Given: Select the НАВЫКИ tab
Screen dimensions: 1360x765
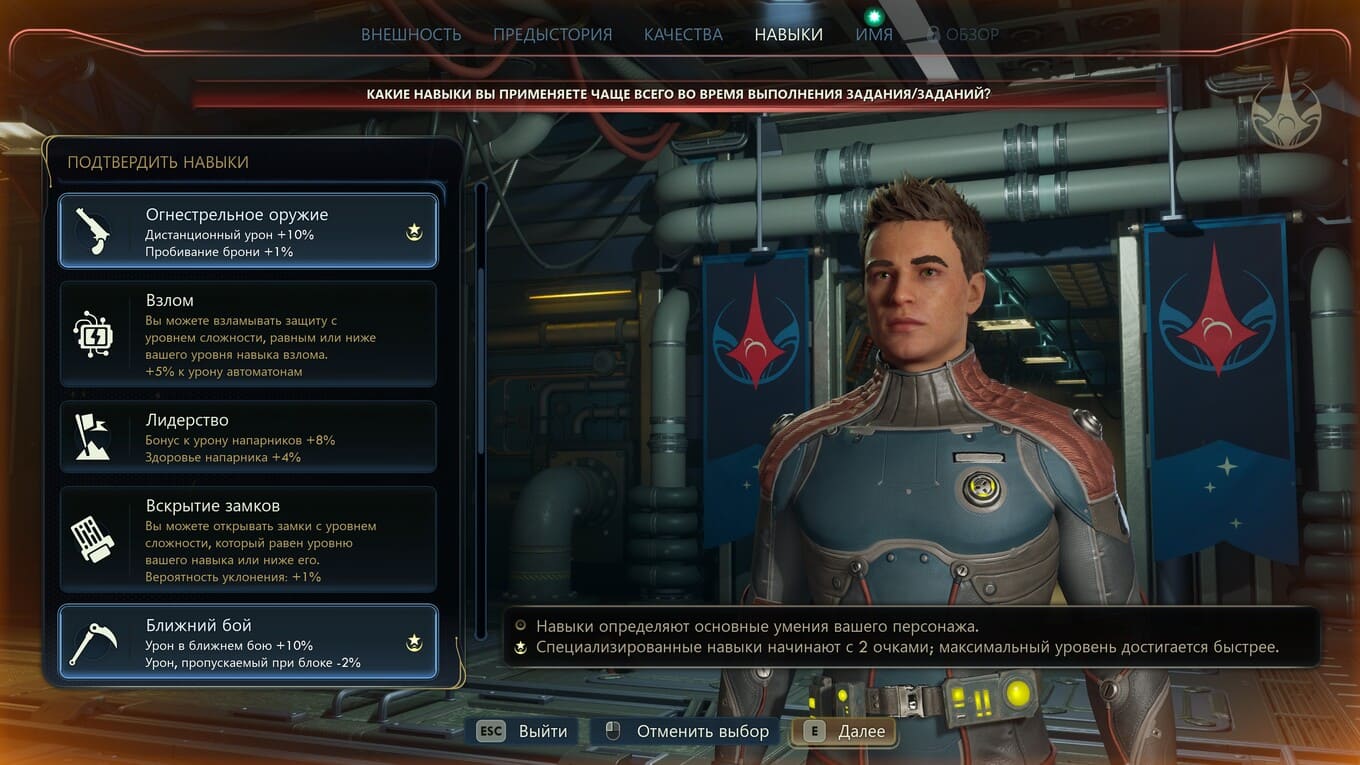Looking at the screenshot, I should (788, 34).
